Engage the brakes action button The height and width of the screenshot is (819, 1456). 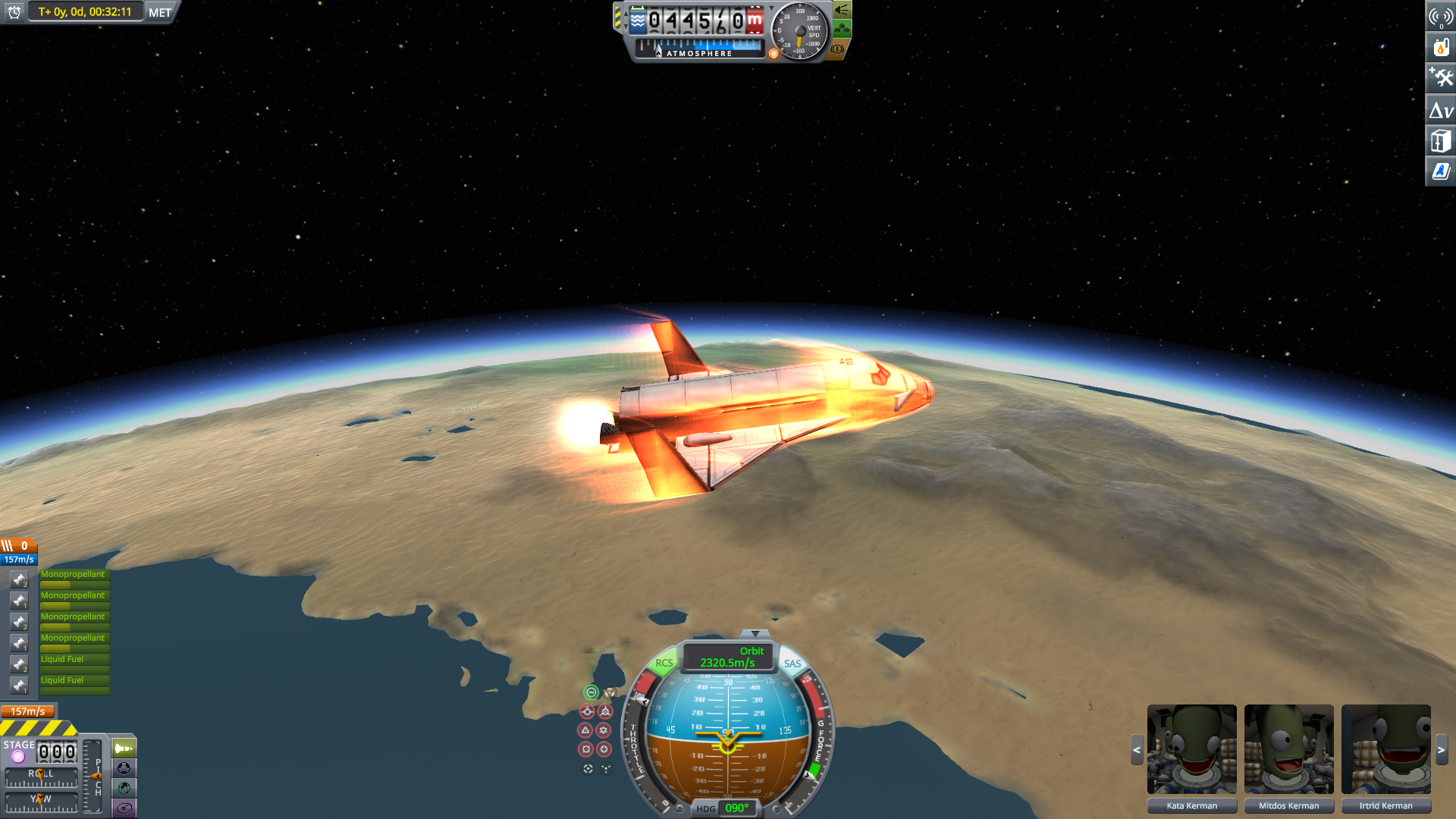click(837, 49)
